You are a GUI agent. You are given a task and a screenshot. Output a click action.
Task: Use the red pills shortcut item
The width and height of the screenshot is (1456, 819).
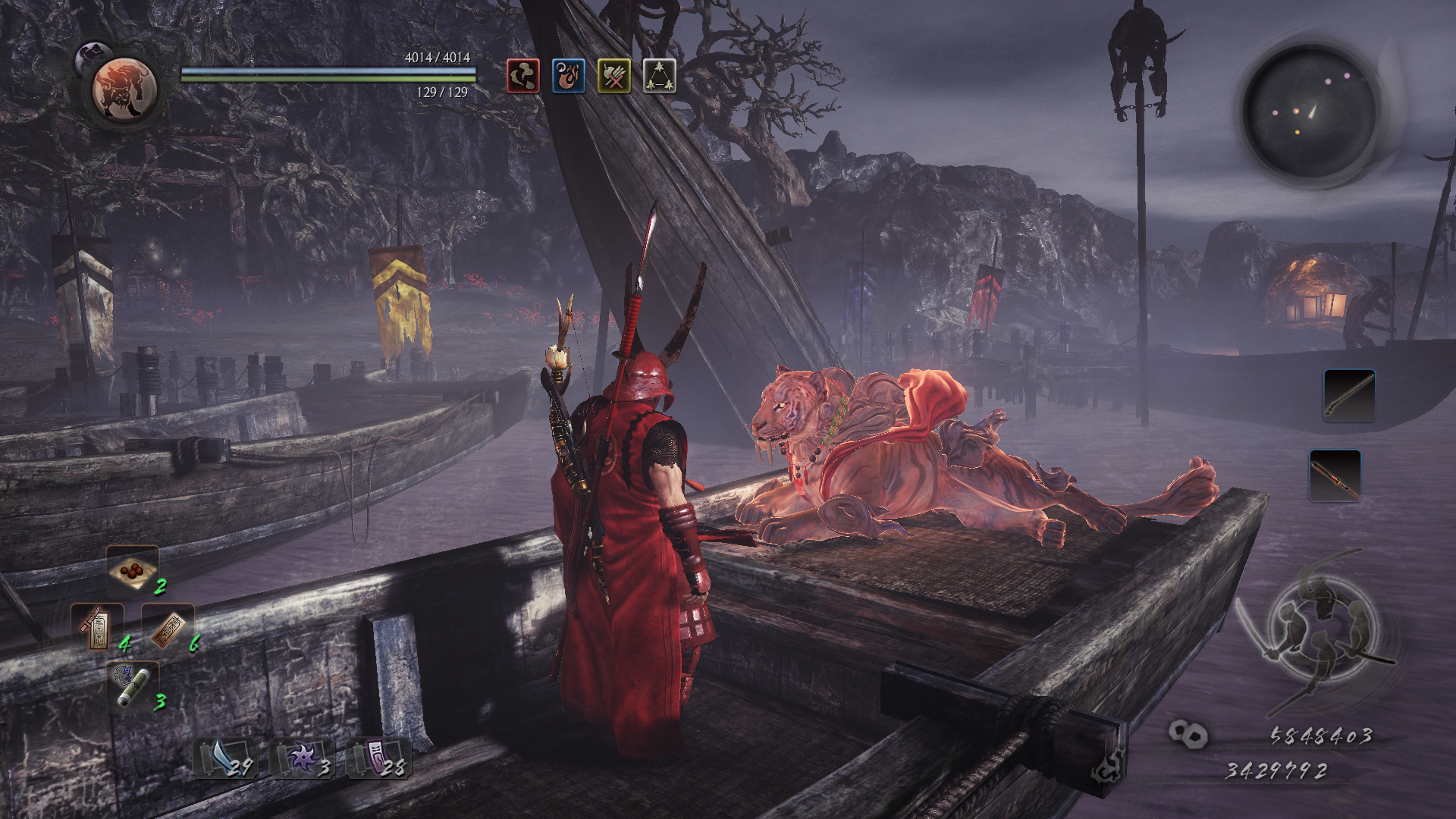coord(133,570)
